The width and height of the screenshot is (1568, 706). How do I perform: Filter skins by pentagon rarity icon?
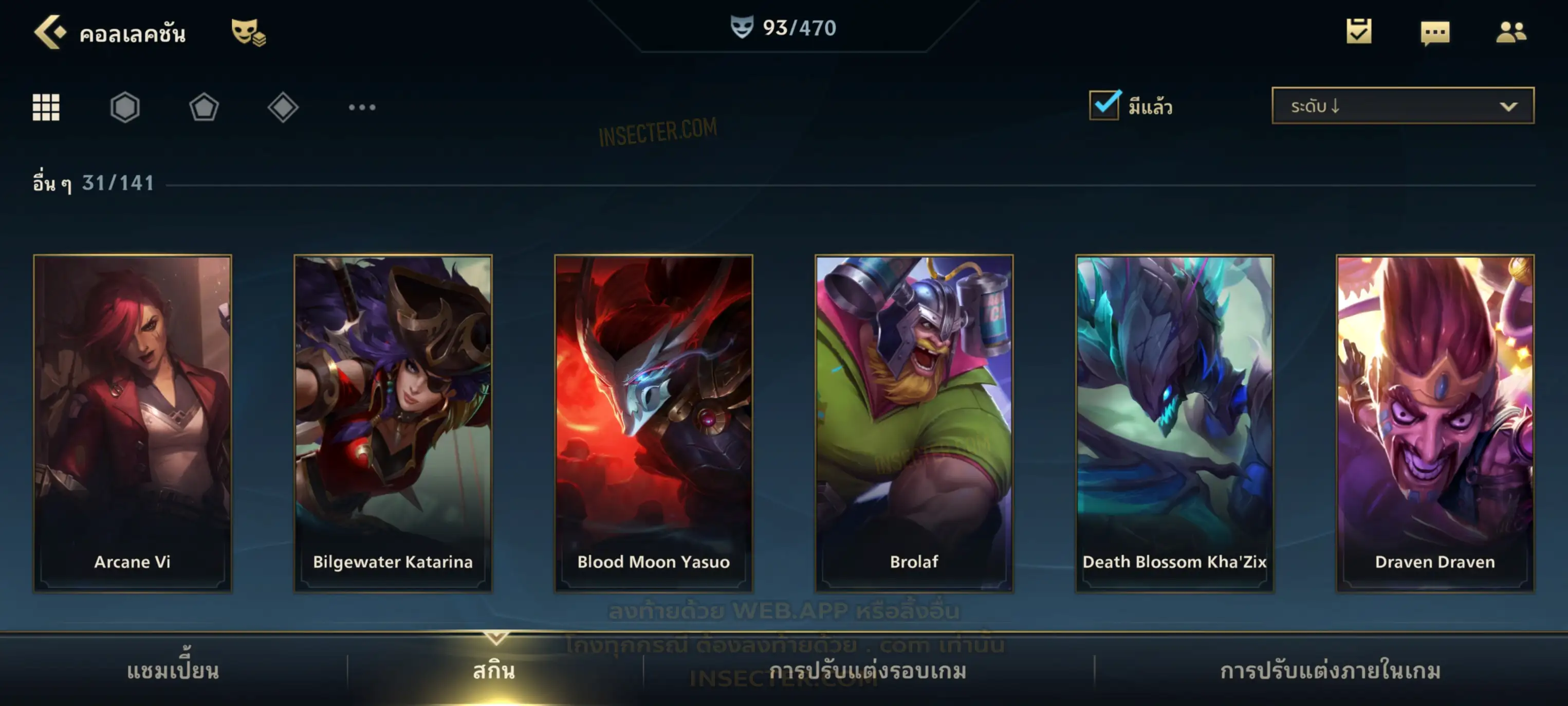[204, 107]
